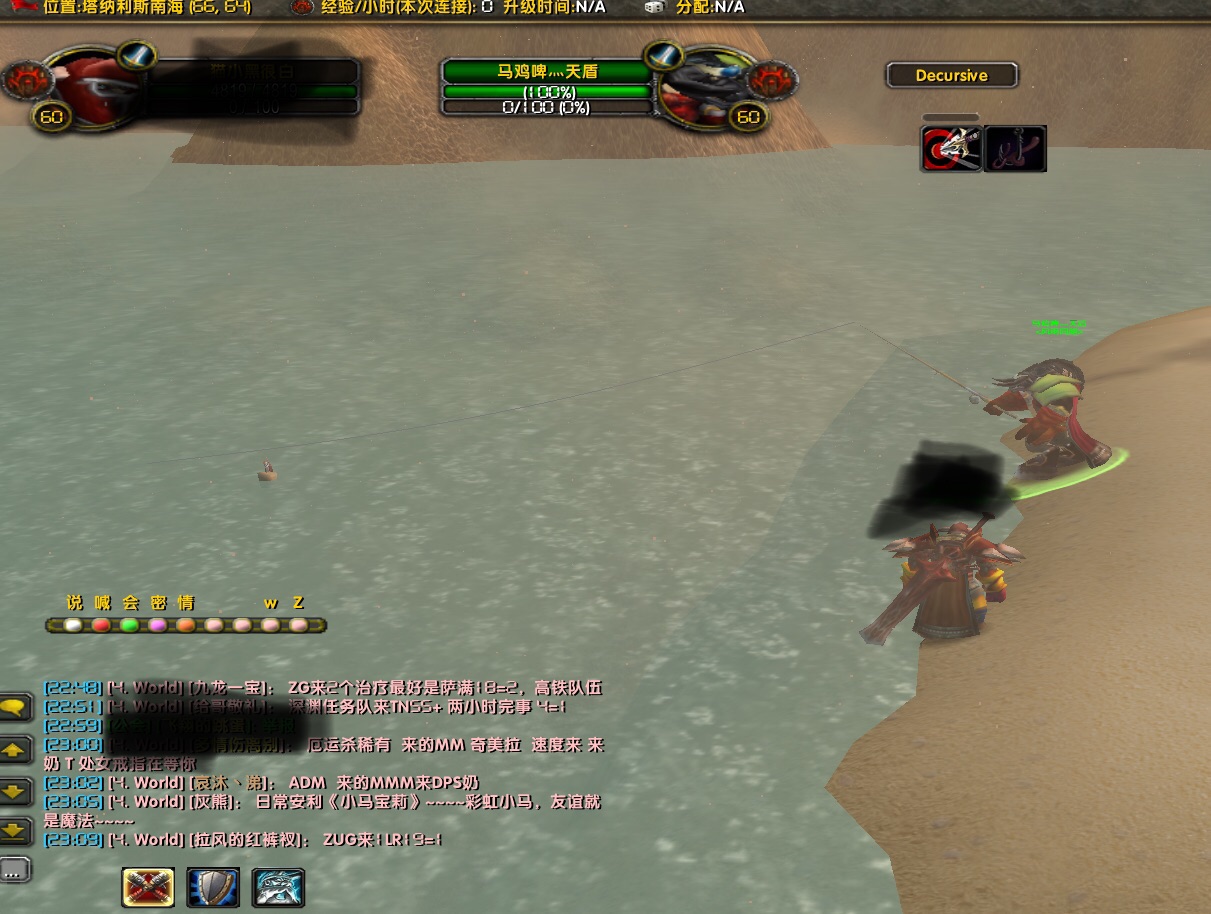This screenshot has height=914, width=1211.
Task: Jump to the bottom of chat
Action: click(x=15, y=829)
